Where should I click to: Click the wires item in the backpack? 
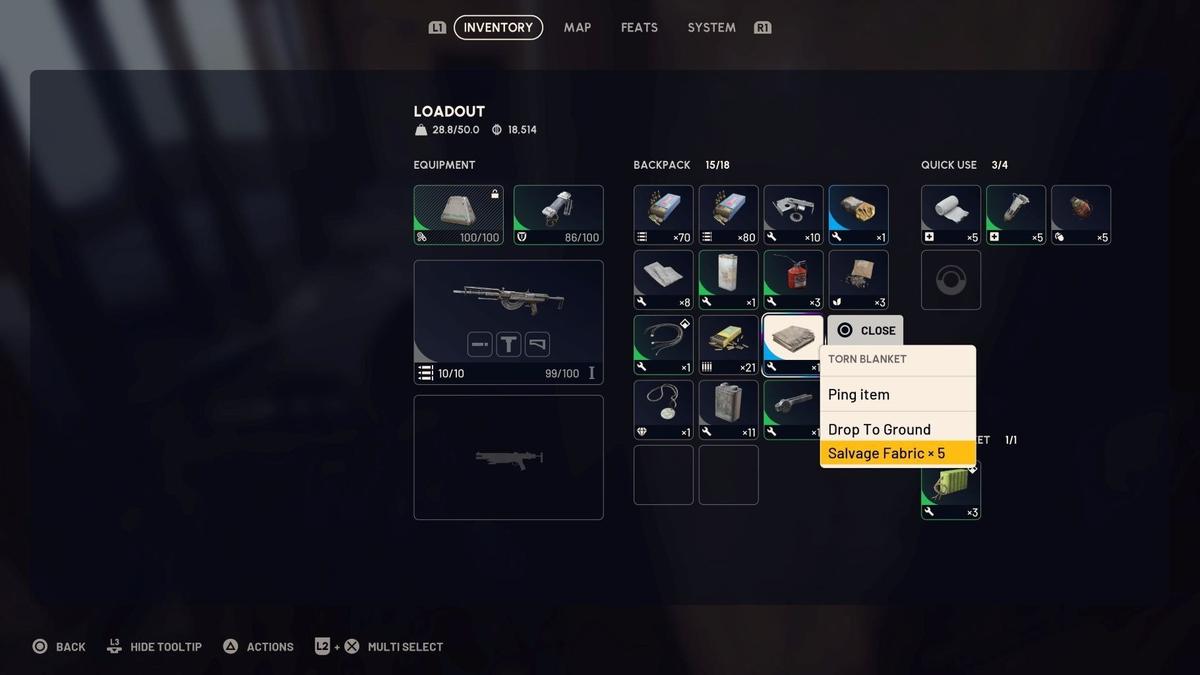pyautogui.click(x=663, y=345)
